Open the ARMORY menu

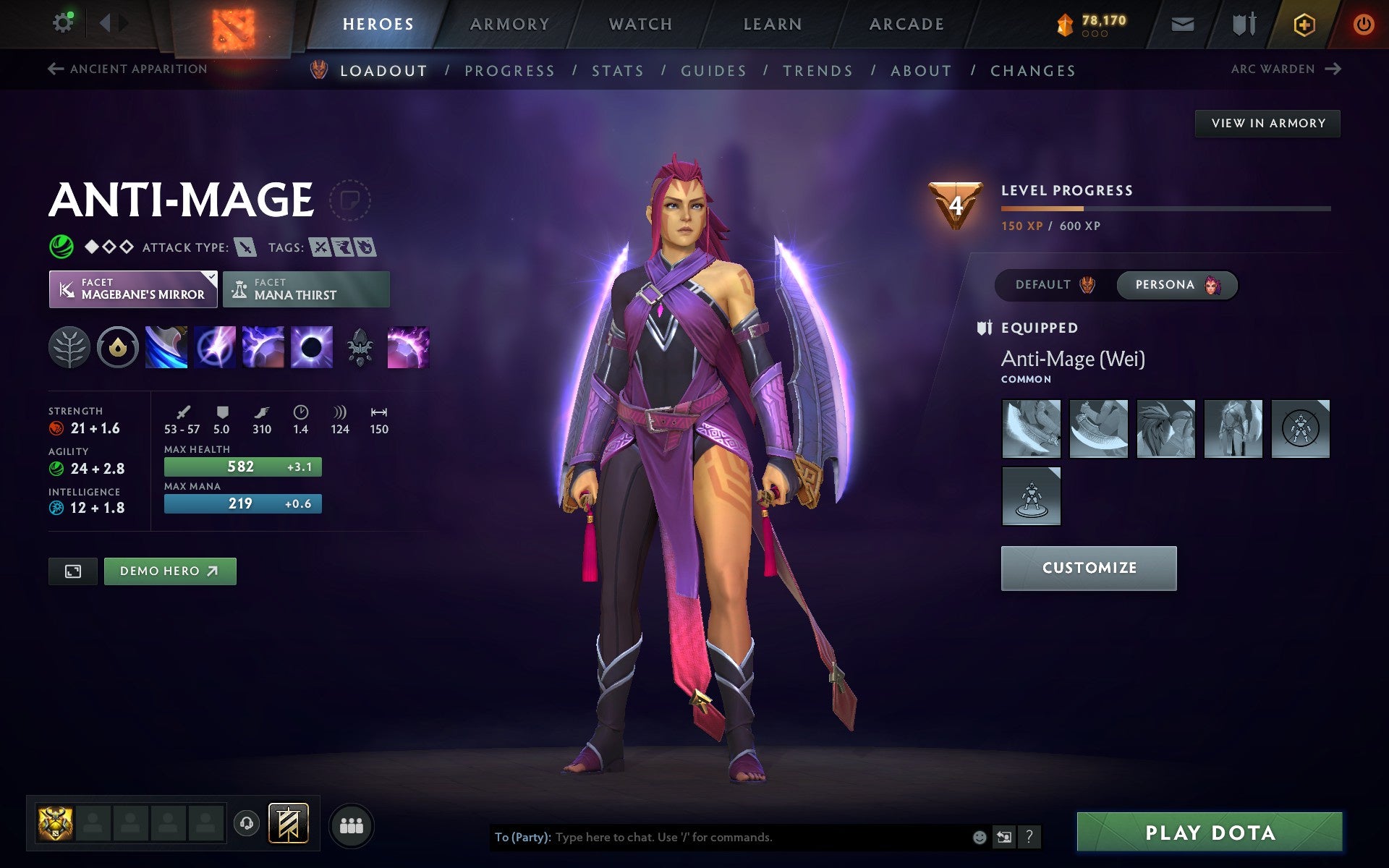click(x=509, y=23)
